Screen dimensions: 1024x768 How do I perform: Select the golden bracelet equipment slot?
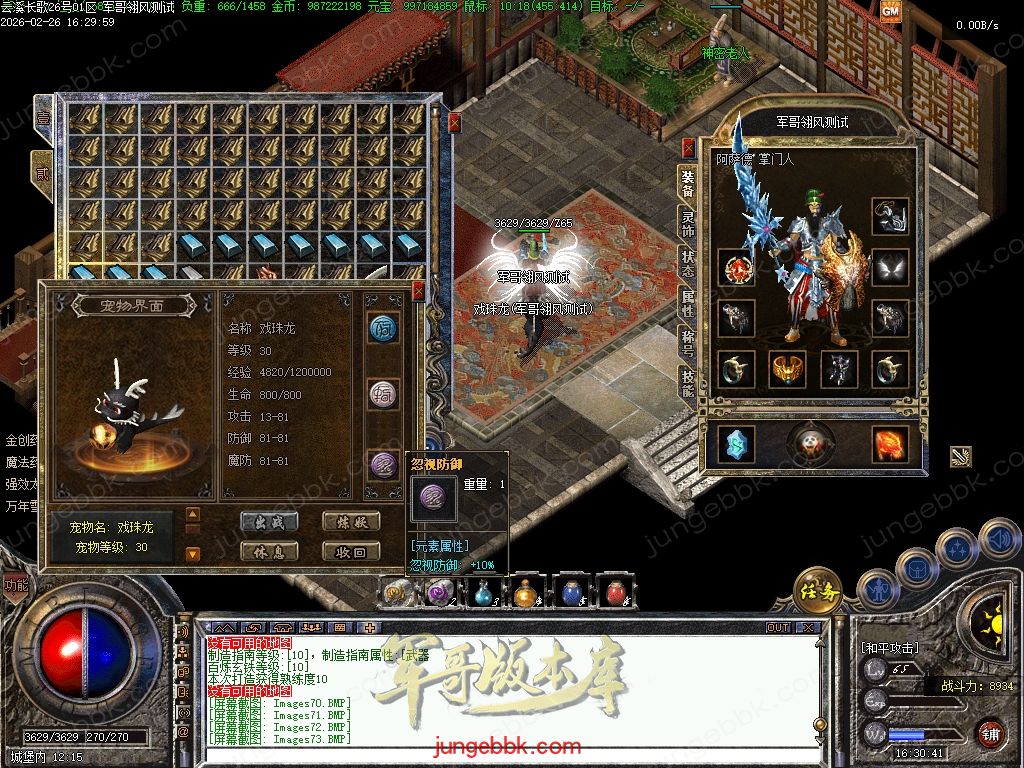[x=788, y=369]
